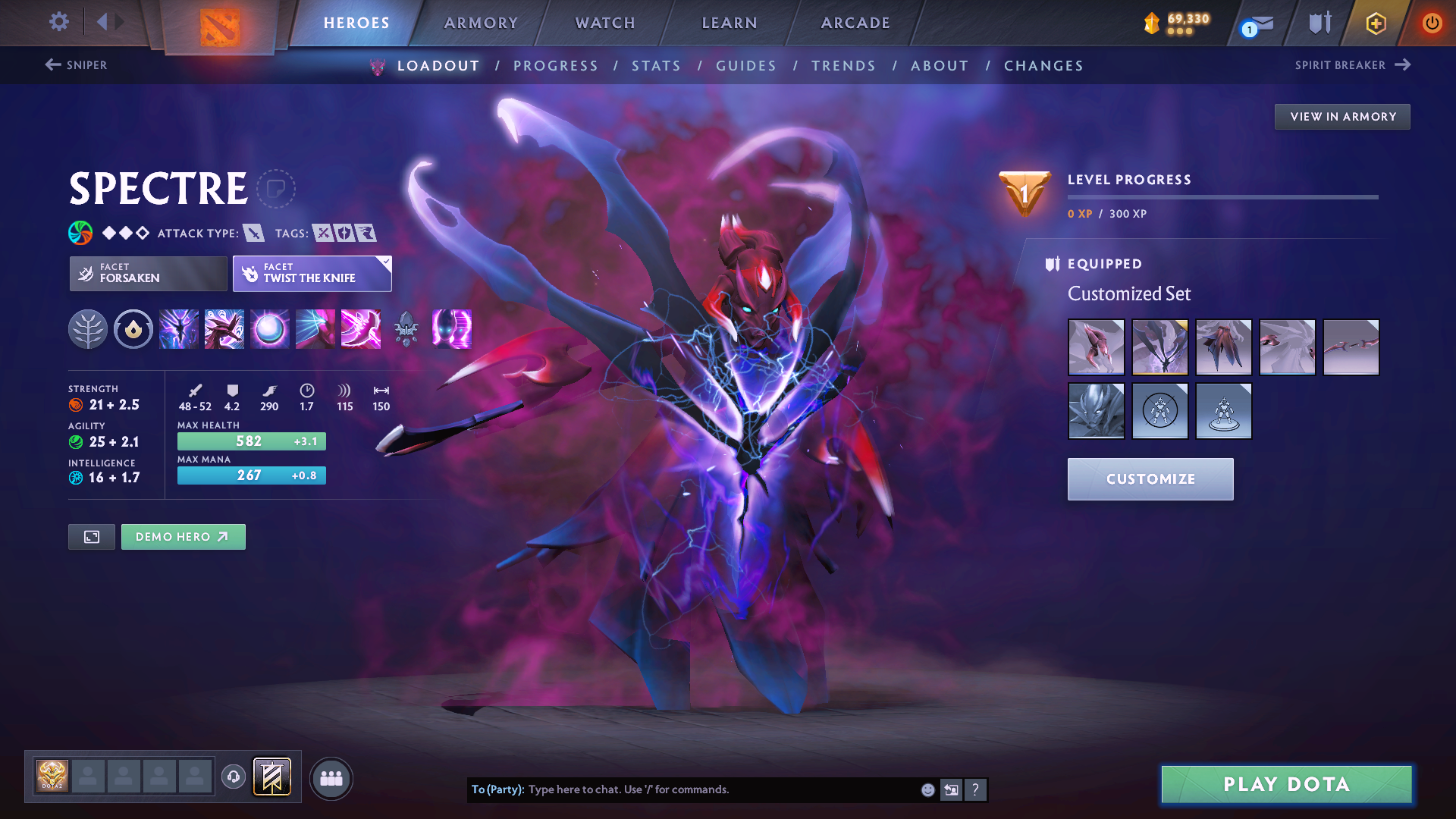Open Spectre's Haunt ultimate ability icon
This screenshot has height=819, width=1456.
coord(452,329)
